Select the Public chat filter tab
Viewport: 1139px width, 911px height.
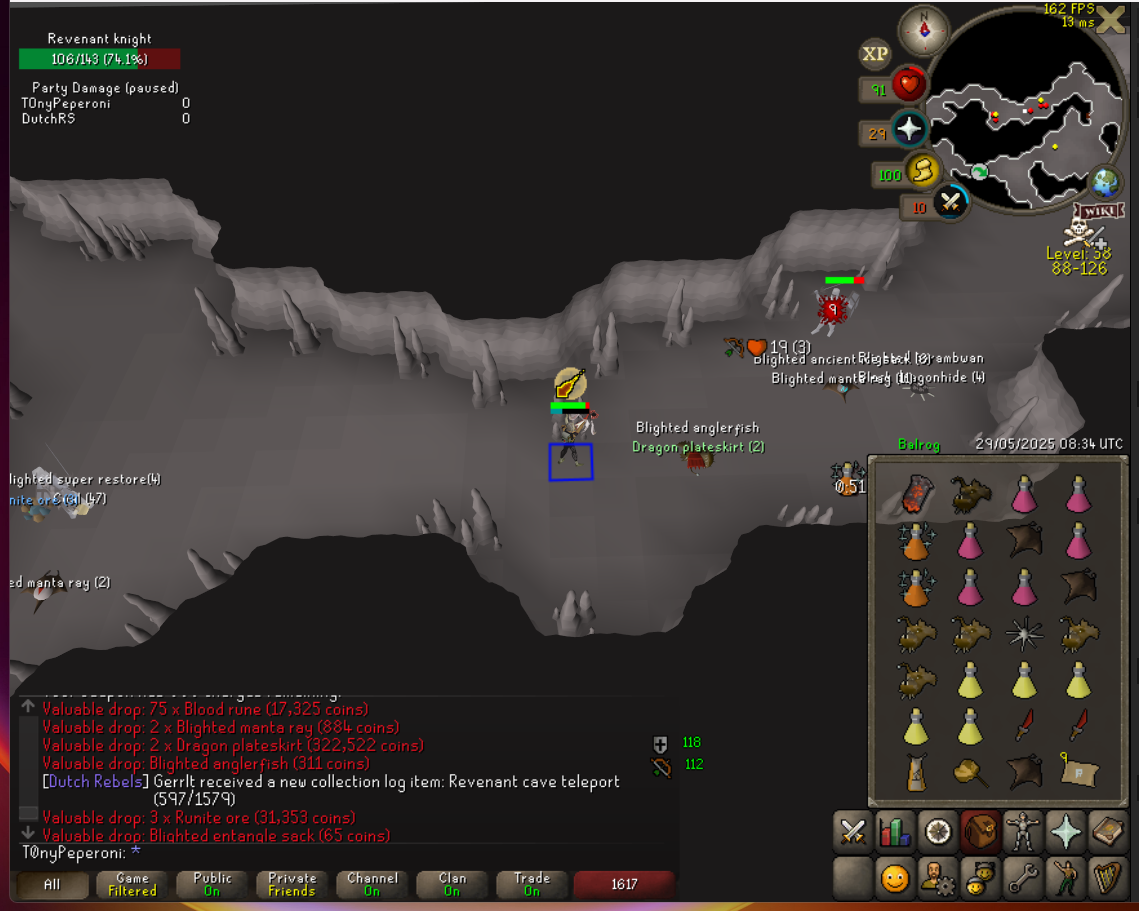[212, 884]
